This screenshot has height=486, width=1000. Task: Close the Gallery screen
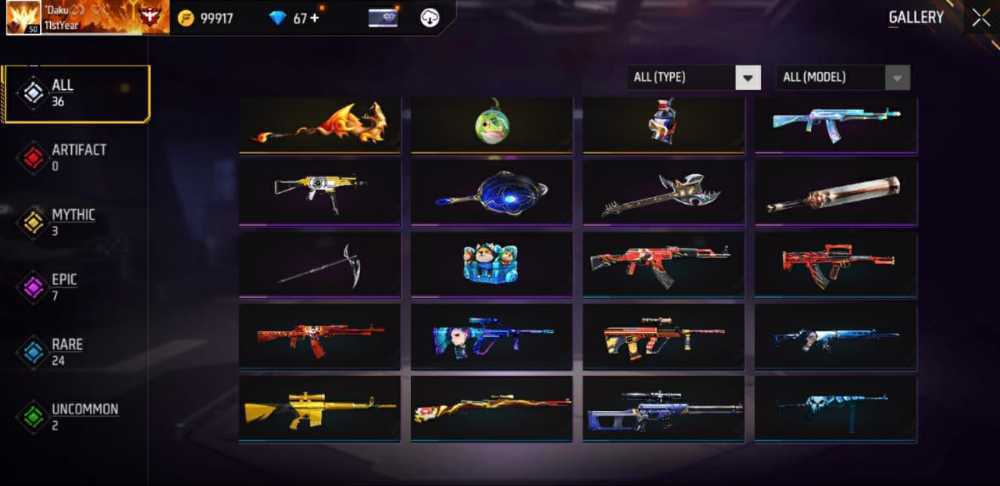point(980,17)
